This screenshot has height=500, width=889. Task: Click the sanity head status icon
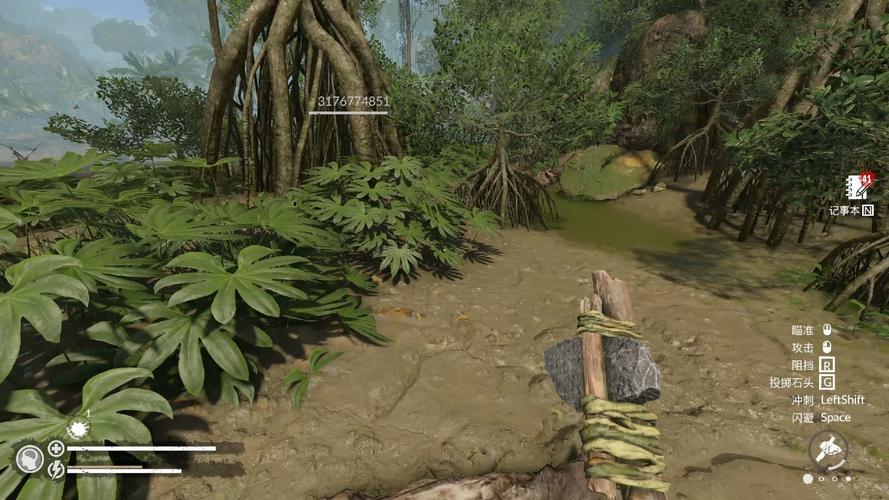coord(29,459)
